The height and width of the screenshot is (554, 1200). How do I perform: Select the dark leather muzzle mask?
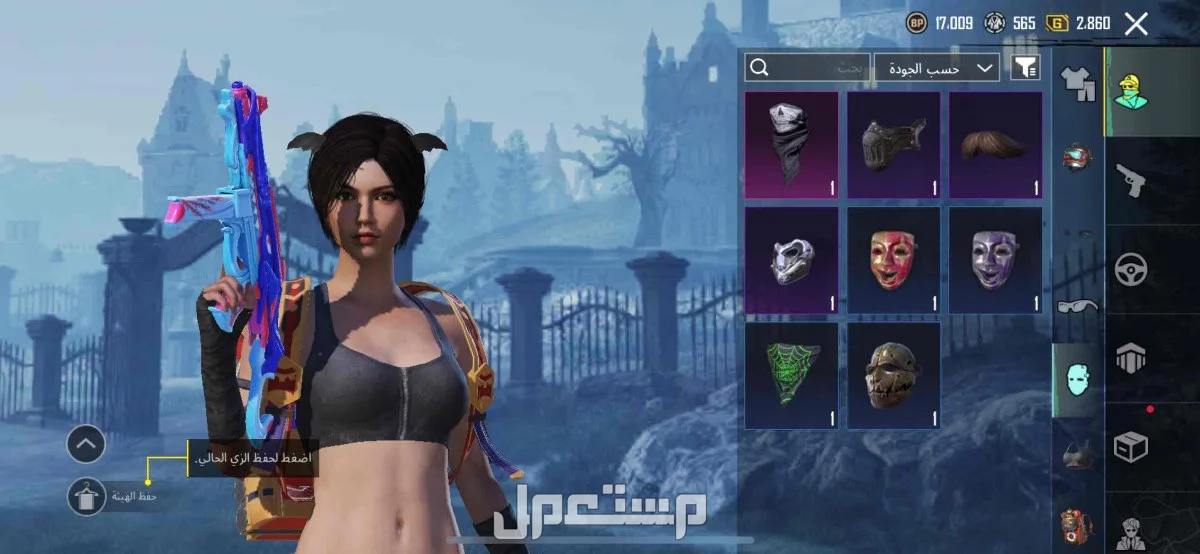893,145
